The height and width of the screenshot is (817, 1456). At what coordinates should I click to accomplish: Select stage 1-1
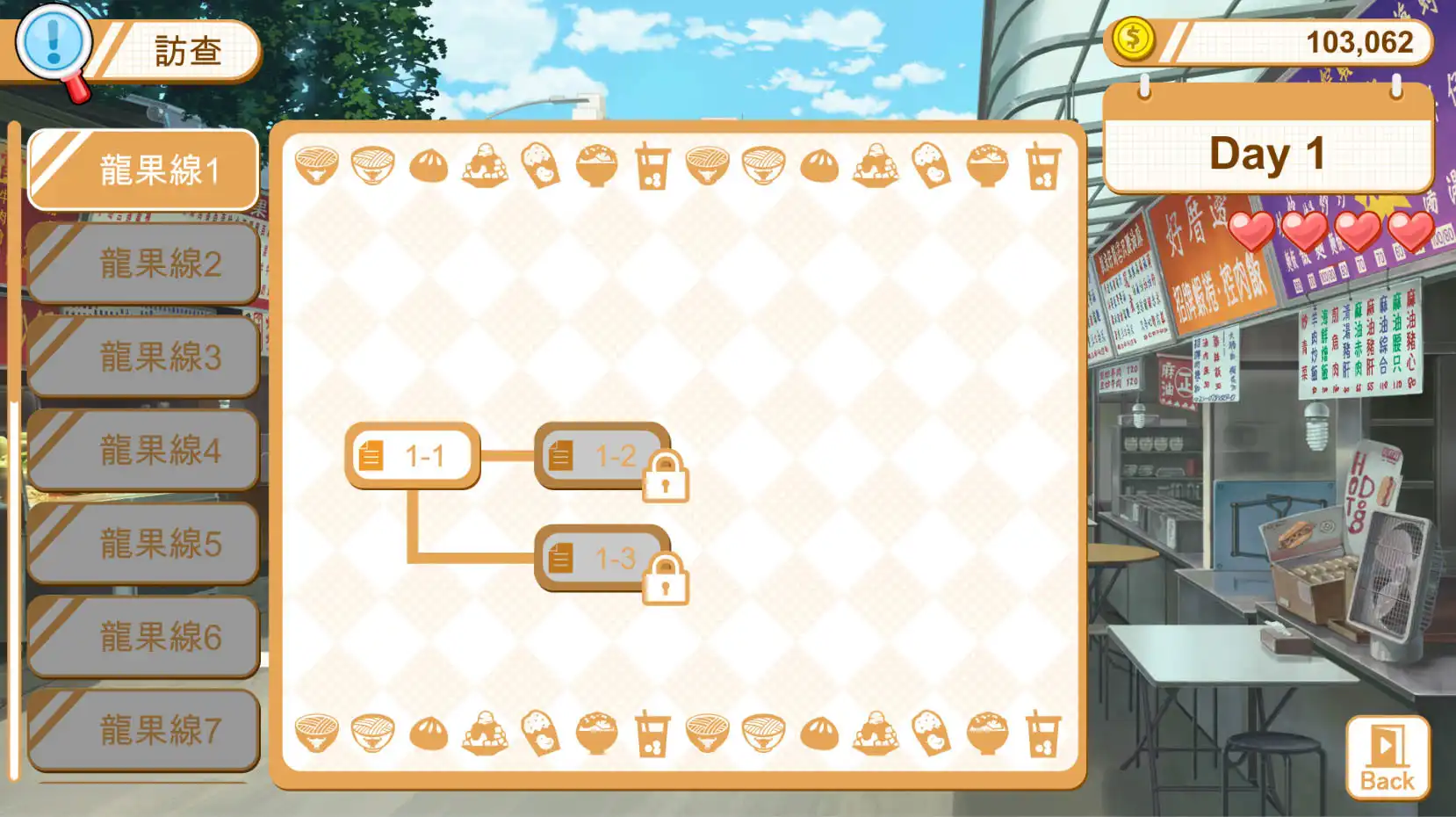[413, 455]
